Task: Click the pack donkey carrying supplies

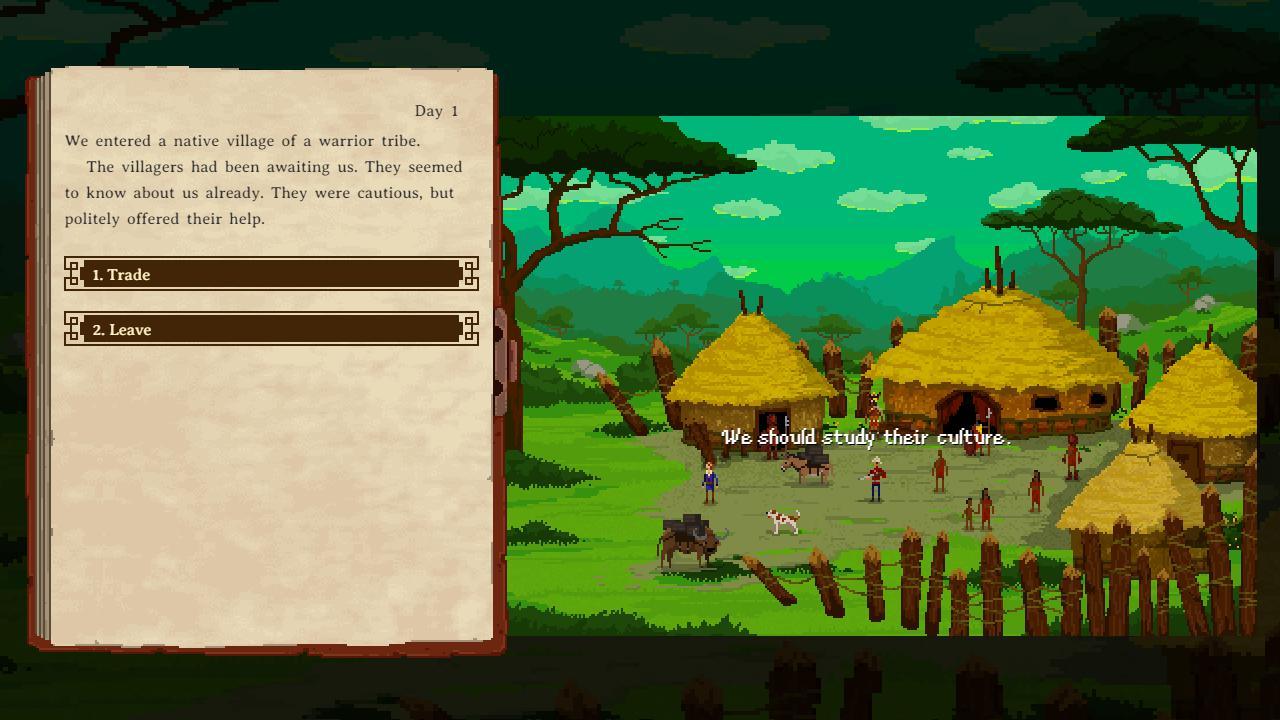Action: coord(805,467)
